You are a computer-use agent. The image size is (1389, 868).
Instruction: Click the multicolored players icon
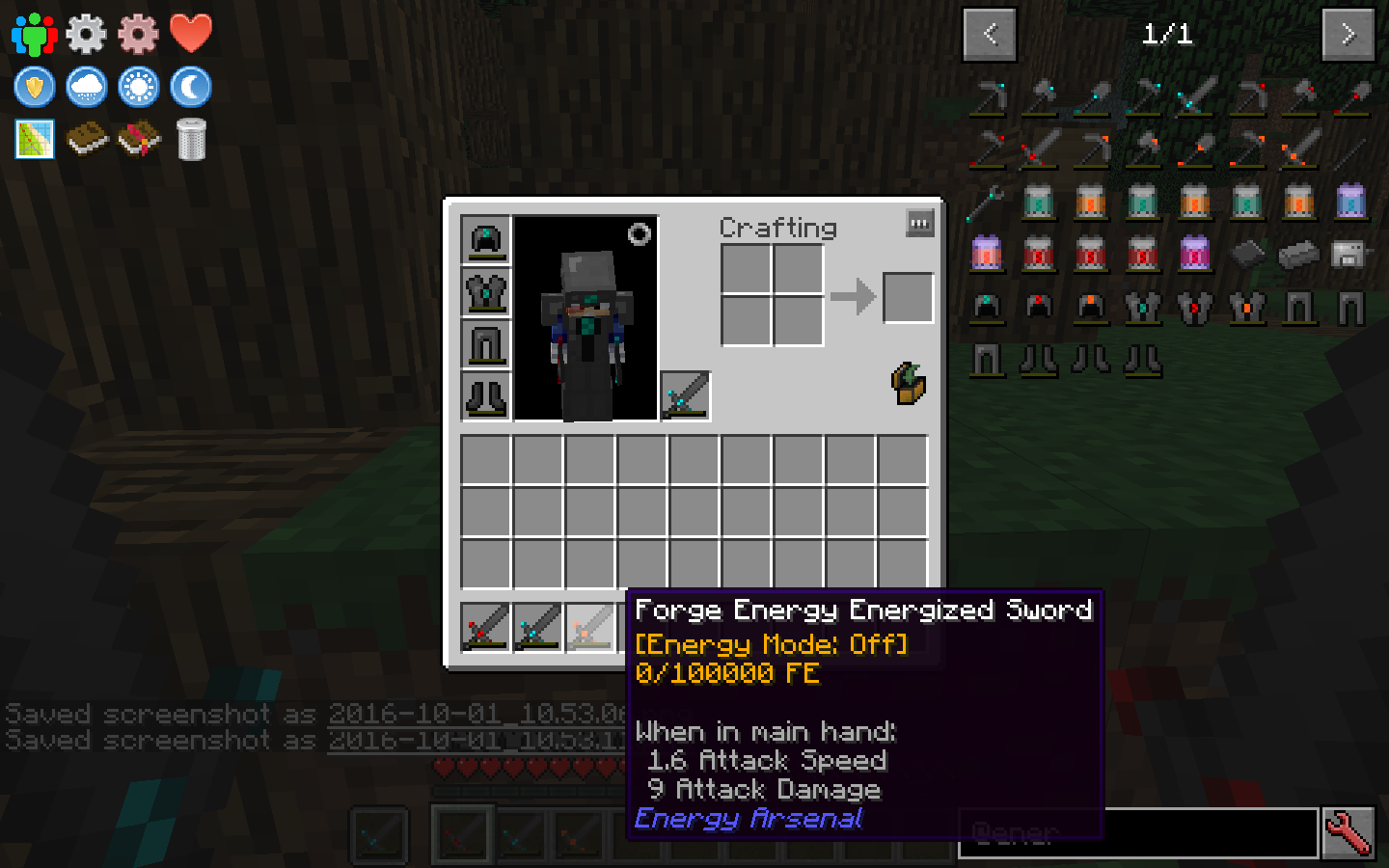pyautogui.click(x=34, y=32)
